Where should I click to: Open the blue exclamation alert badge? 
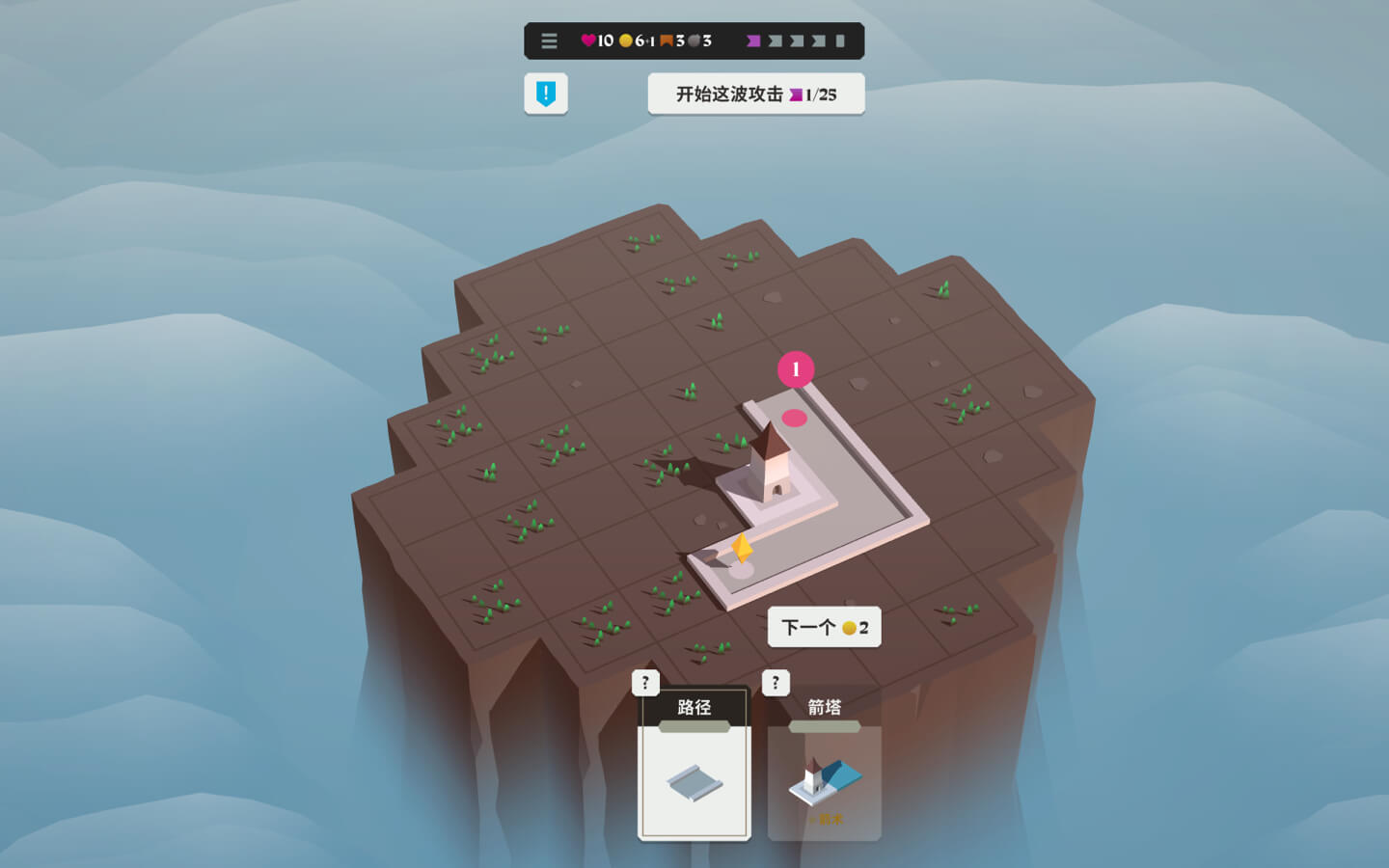(x=546, y=94)
